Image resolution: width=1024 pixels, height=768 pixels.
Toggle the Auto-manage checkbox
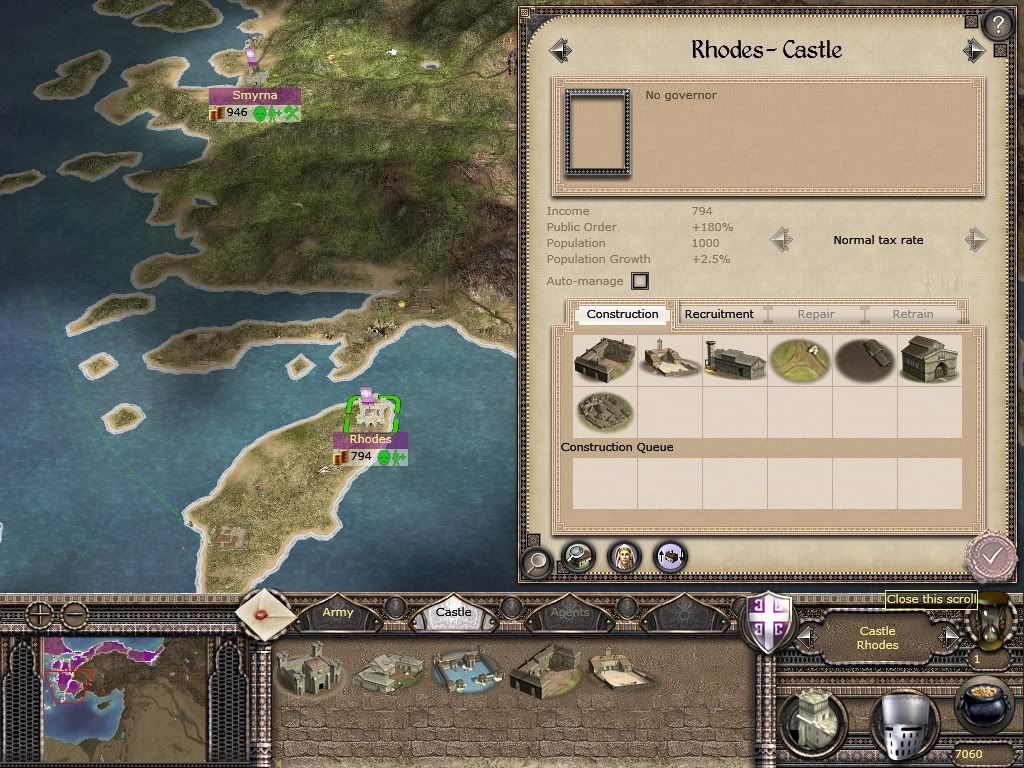pos(640,281)
